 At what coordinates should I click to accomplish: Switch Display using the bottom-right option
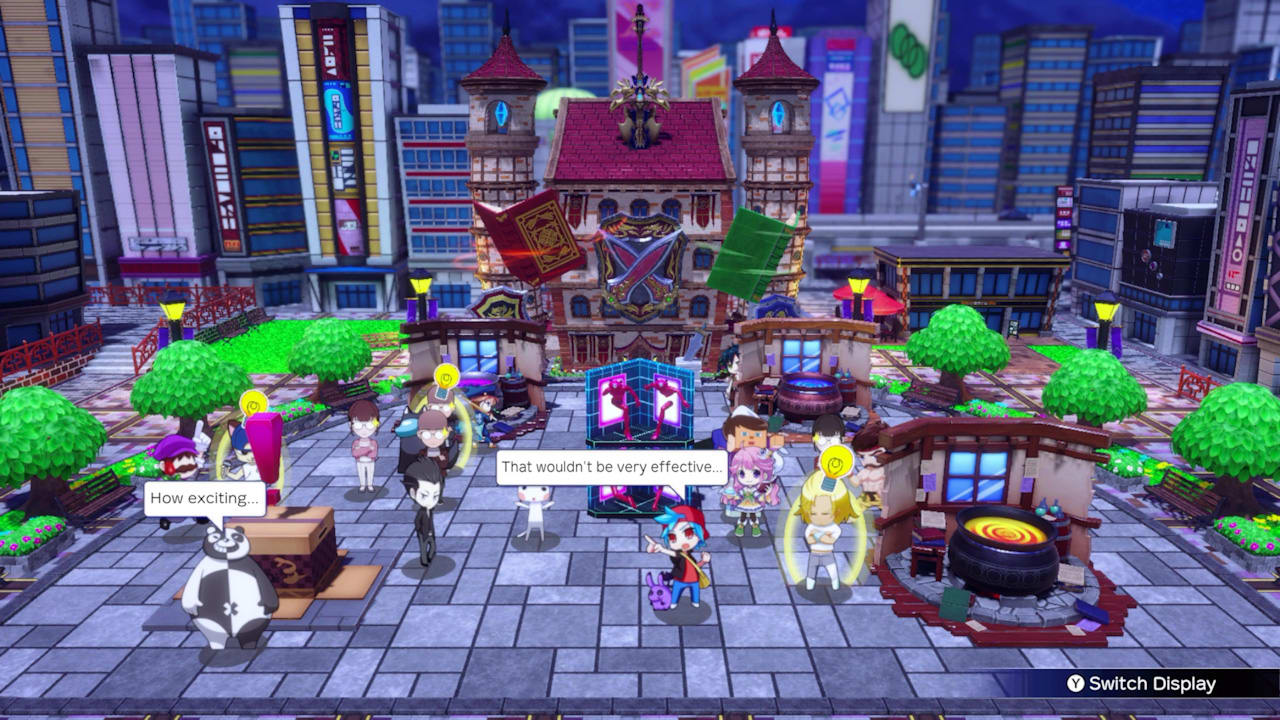click(1150, 685)
